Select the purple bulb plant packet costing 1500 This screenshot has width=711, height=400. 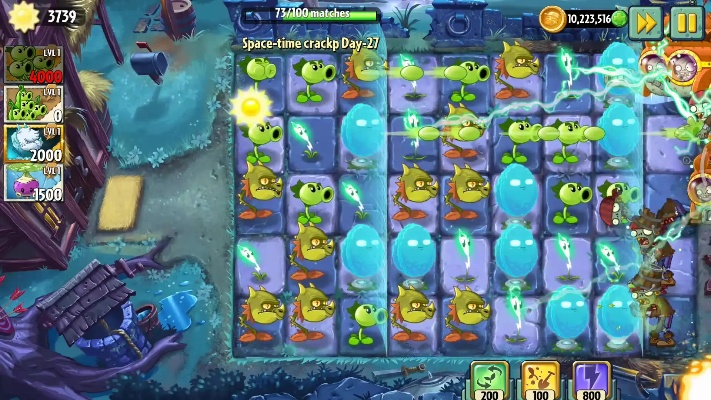(x=32, y=182)
